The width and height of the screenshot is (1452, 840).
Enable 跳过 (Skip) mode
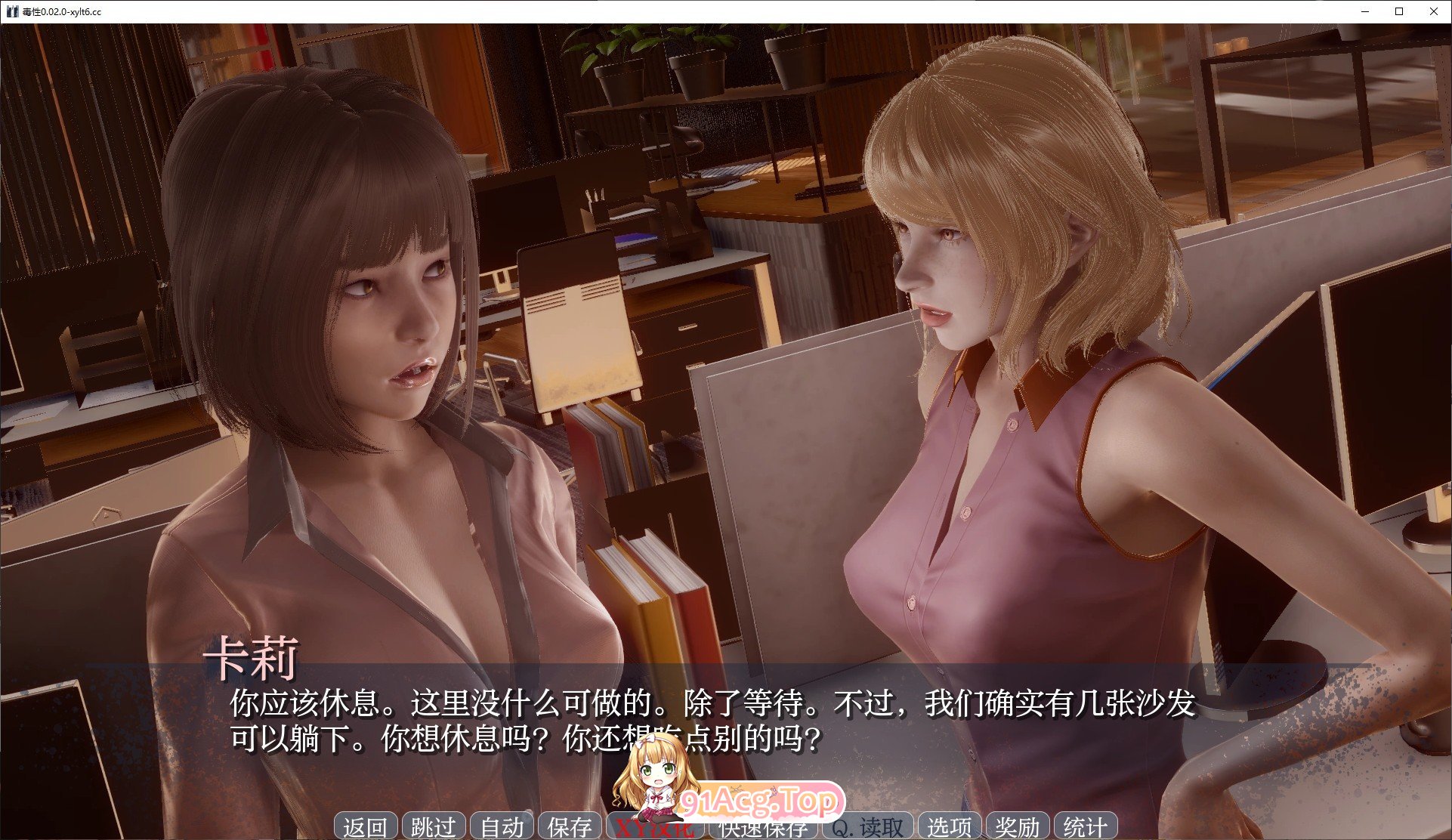(434, 826)
